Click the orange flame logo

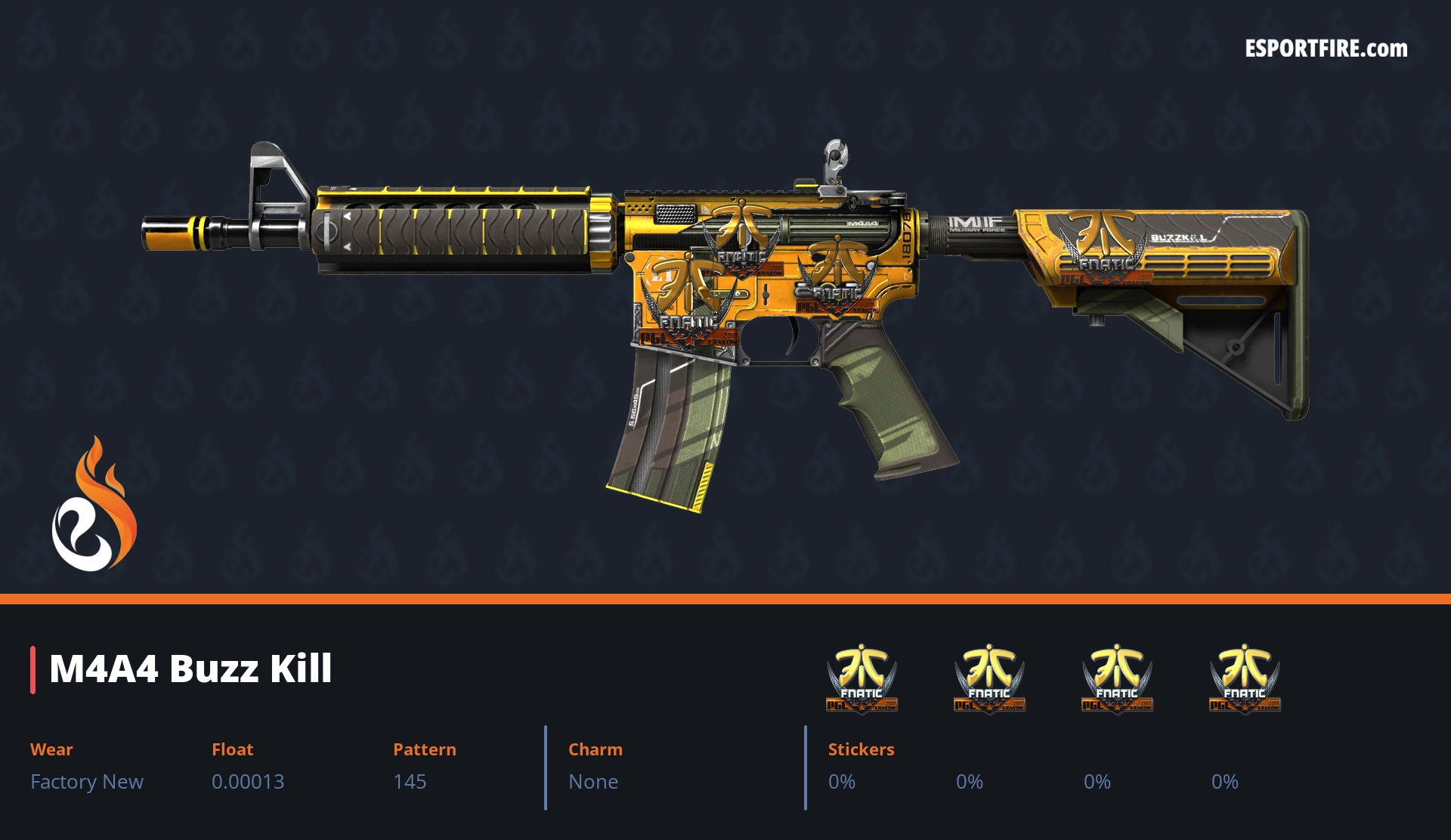click(x=94, y=505)
